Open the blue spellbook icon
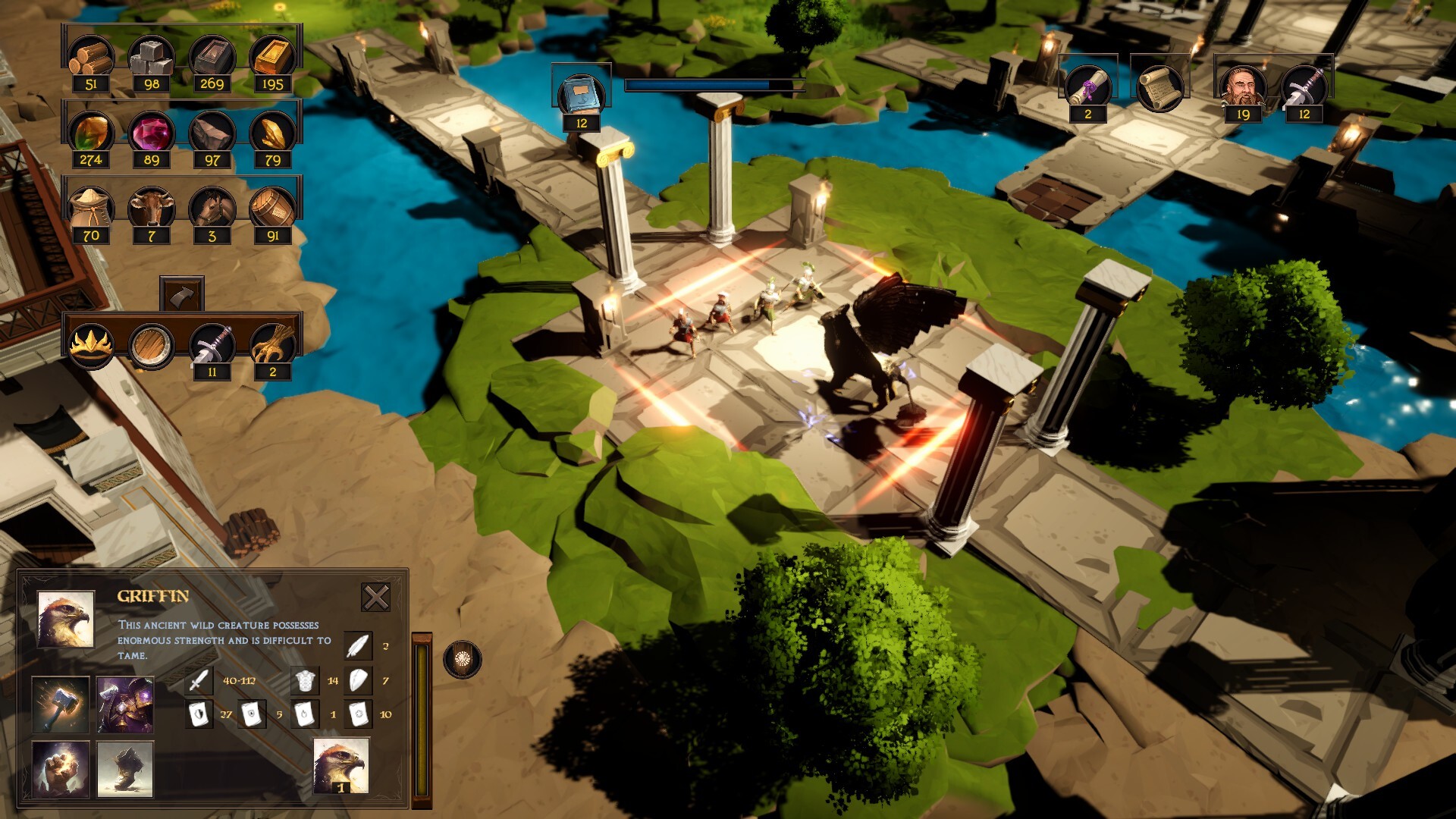This screenshot has height=819, width=1456. coord(582,94)
